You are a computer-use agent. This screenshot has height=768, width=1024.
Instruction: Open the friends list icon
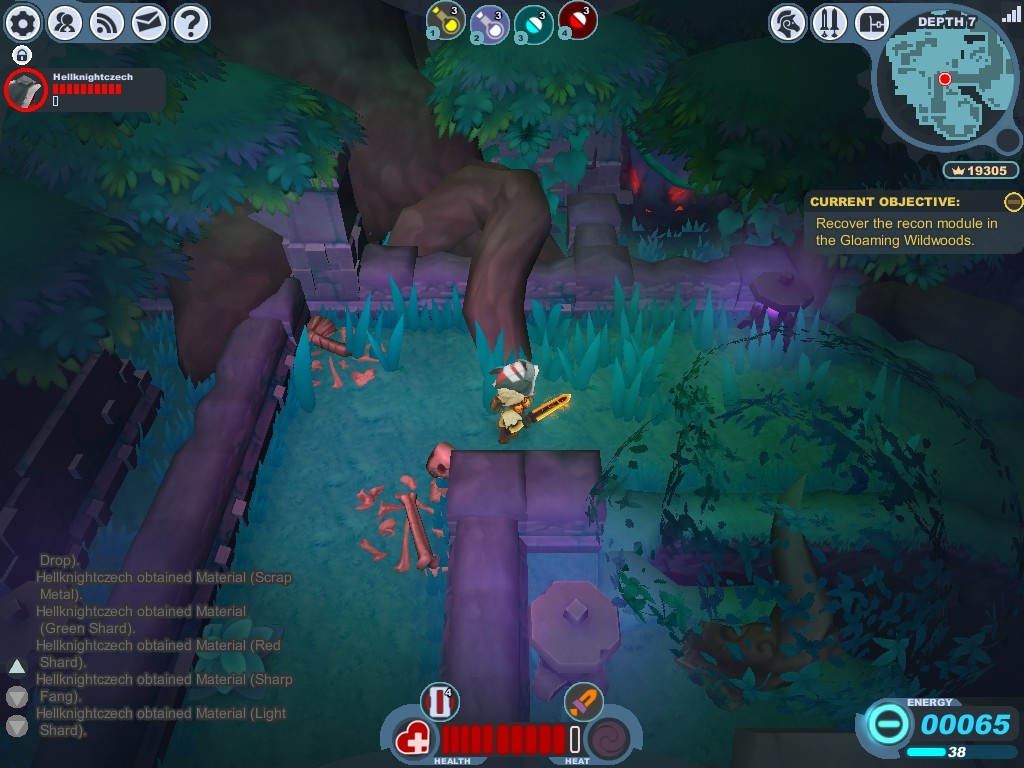tap(65, 22)
